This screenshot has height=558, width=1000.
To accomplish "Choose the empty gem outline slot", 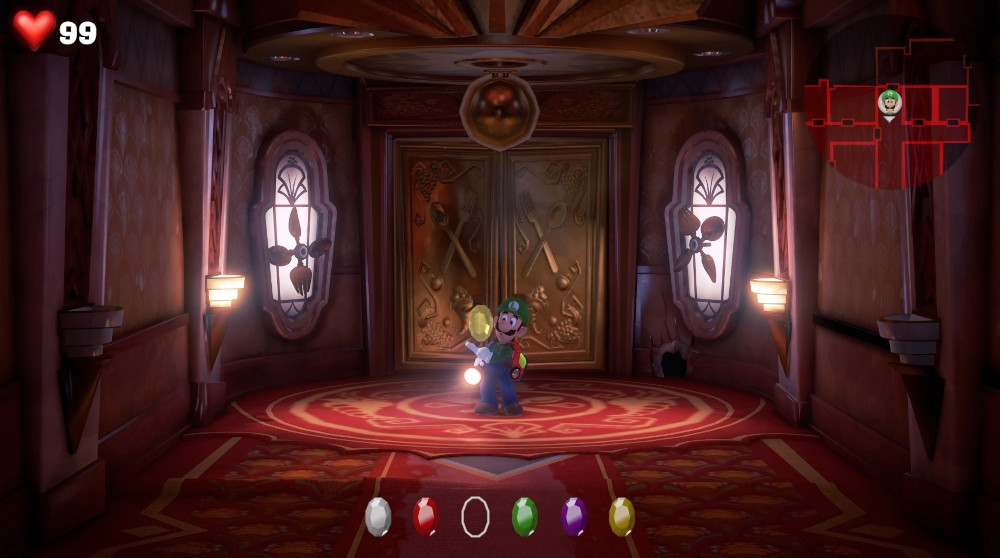I will pos(475,516).
